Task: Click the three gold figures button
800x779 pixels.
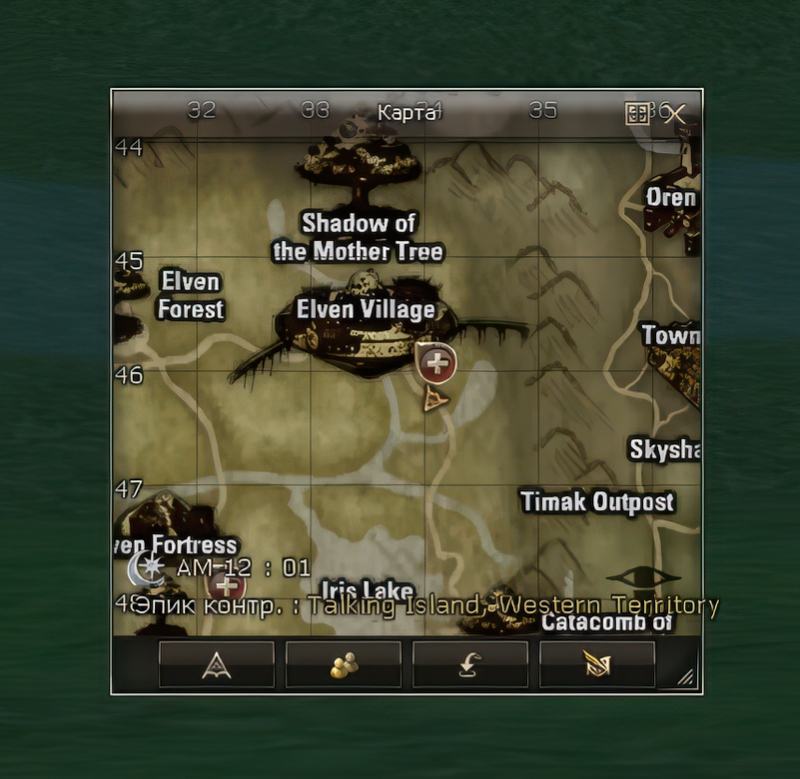Action: point(343,665)
